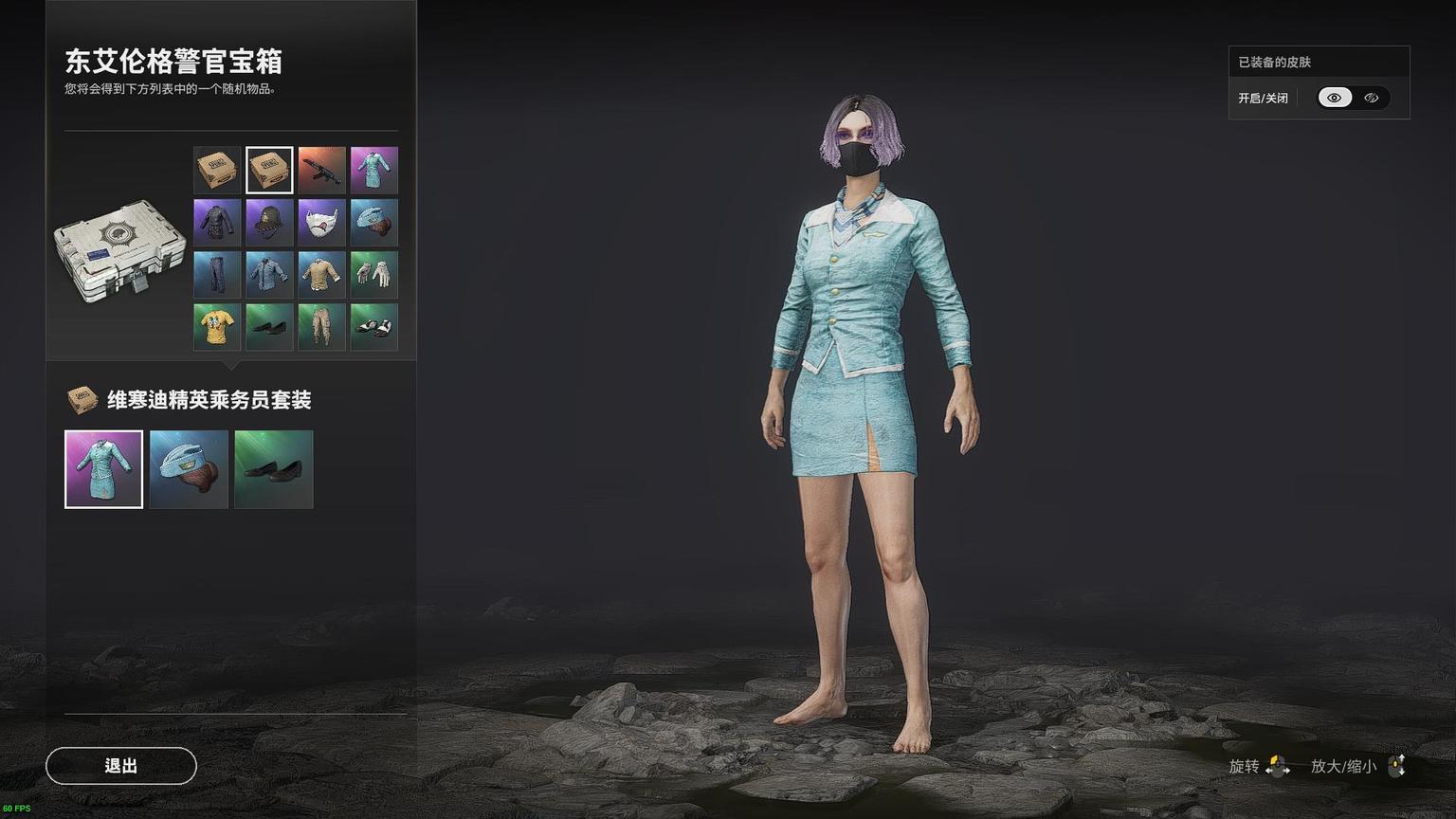Image resolution: width=1456 pixels, height=819 pixels.
Task: Preview the black flats in the set contents row
Action: click(273, 469)
